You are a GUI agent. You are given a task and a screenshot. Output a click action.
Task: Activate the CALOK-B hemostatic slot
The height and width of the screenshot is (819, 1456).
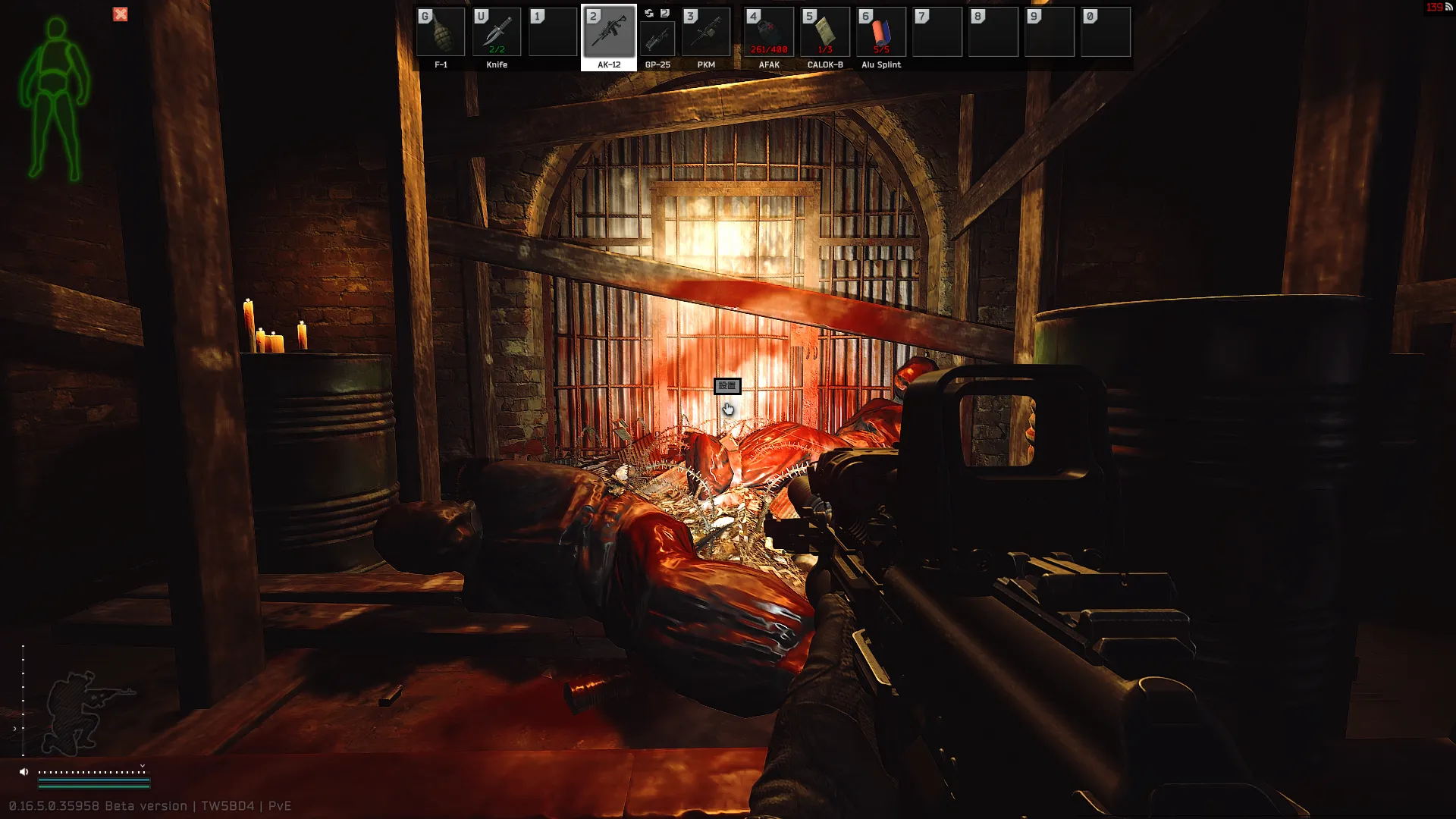pos(825,33)
